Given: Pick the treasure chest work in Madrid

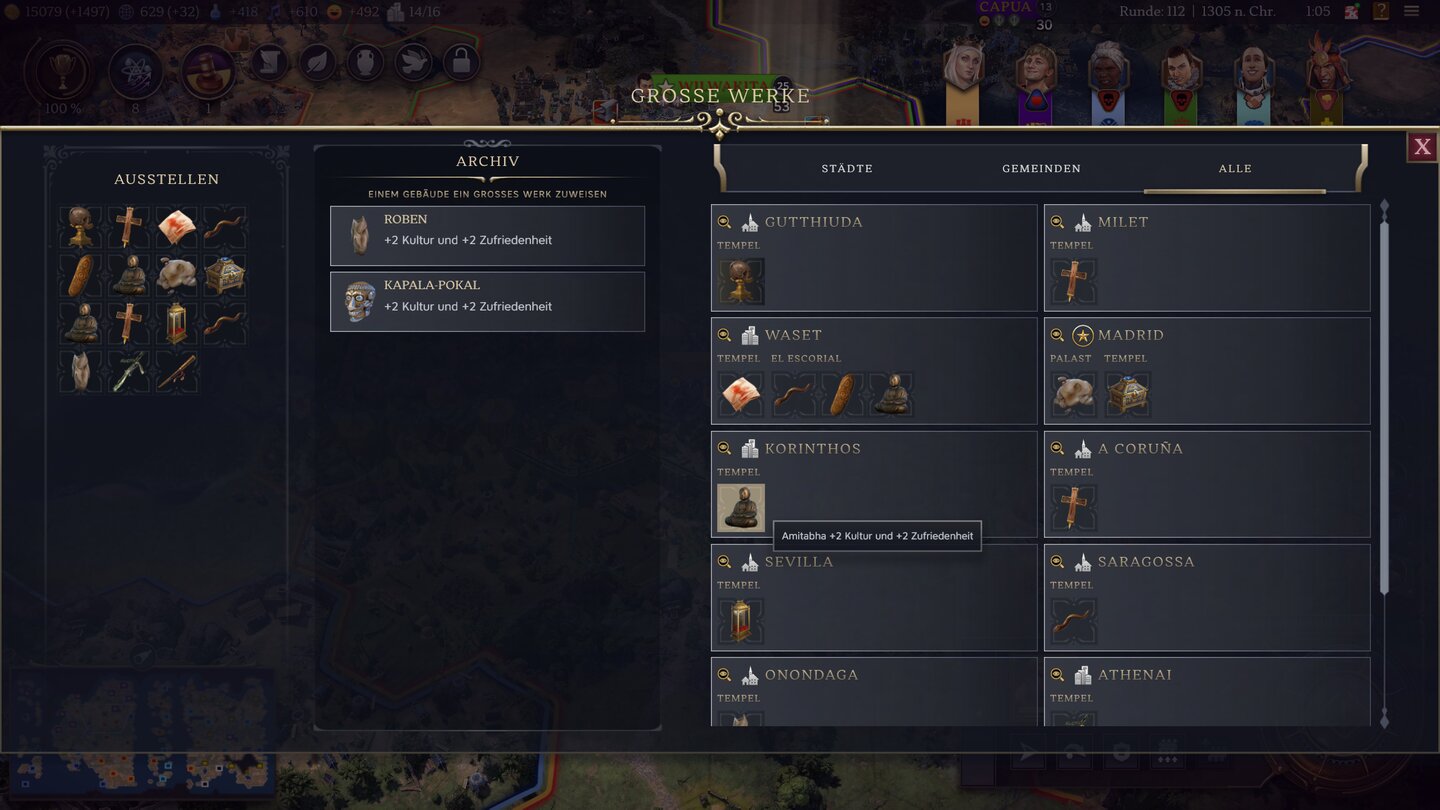Looking at the screenshot, I should click(1126, 395).
